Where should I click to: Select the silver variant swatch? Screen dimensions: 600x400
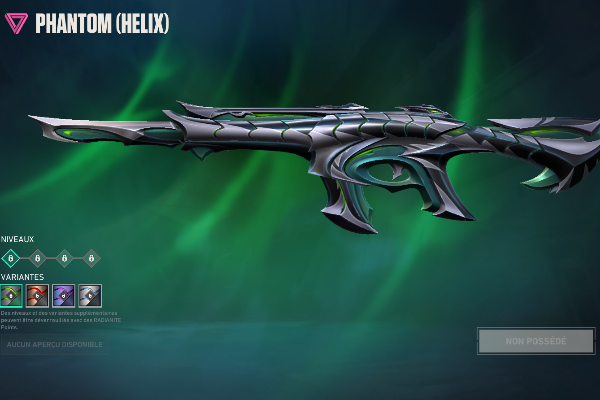pyautogui.click(x=90, y=295)
